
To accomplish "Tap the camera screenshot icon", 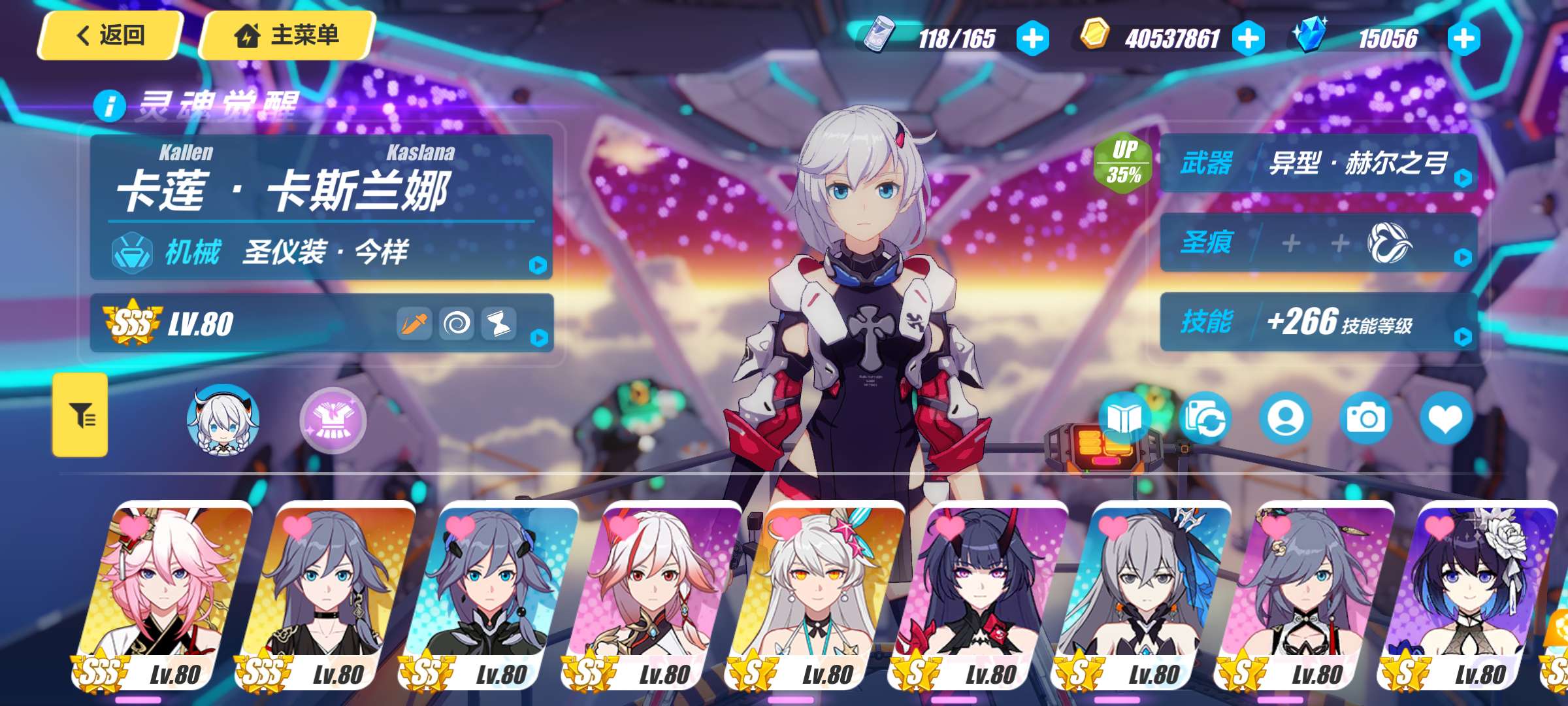I will click(x=1365, y=418).
